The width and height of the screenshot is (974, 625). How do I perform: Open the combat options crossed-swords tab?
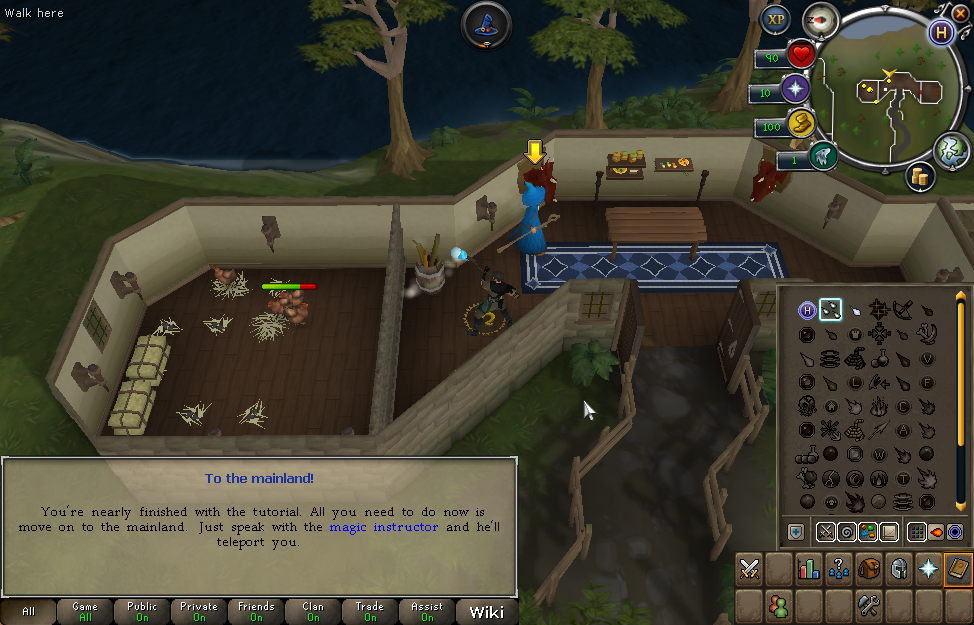pos(750,569)
